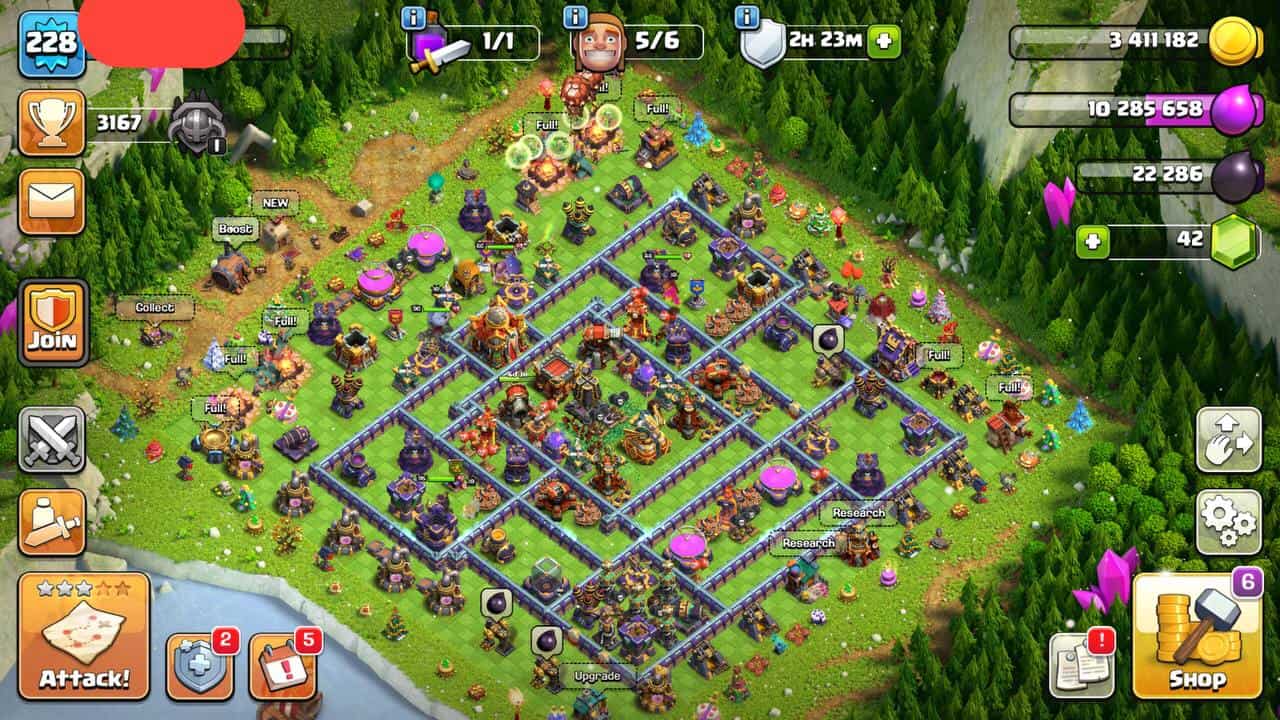Open the notes list with alert
The width and height of the screenshot is (1280, 720).
click(x=1081, y=666)
